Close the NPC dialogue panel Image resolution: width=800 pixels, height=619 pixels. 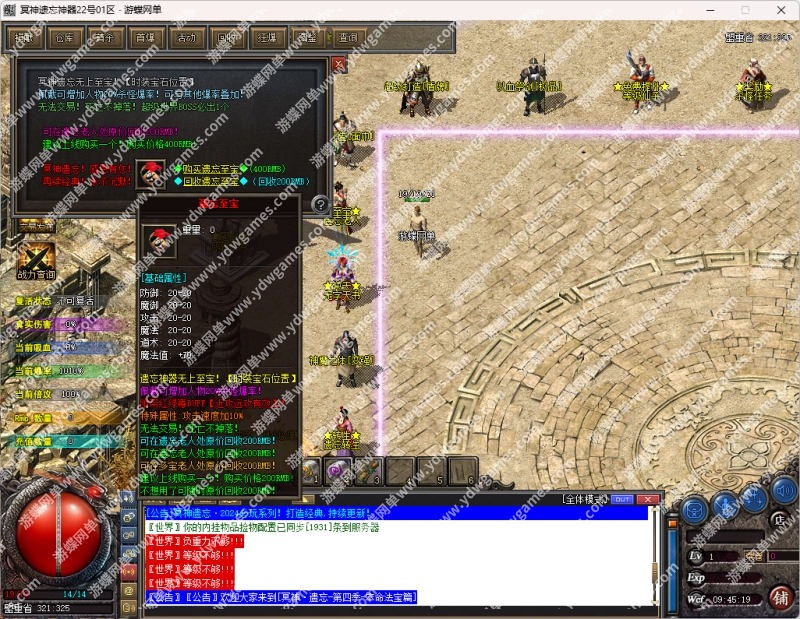pos(338,65)
